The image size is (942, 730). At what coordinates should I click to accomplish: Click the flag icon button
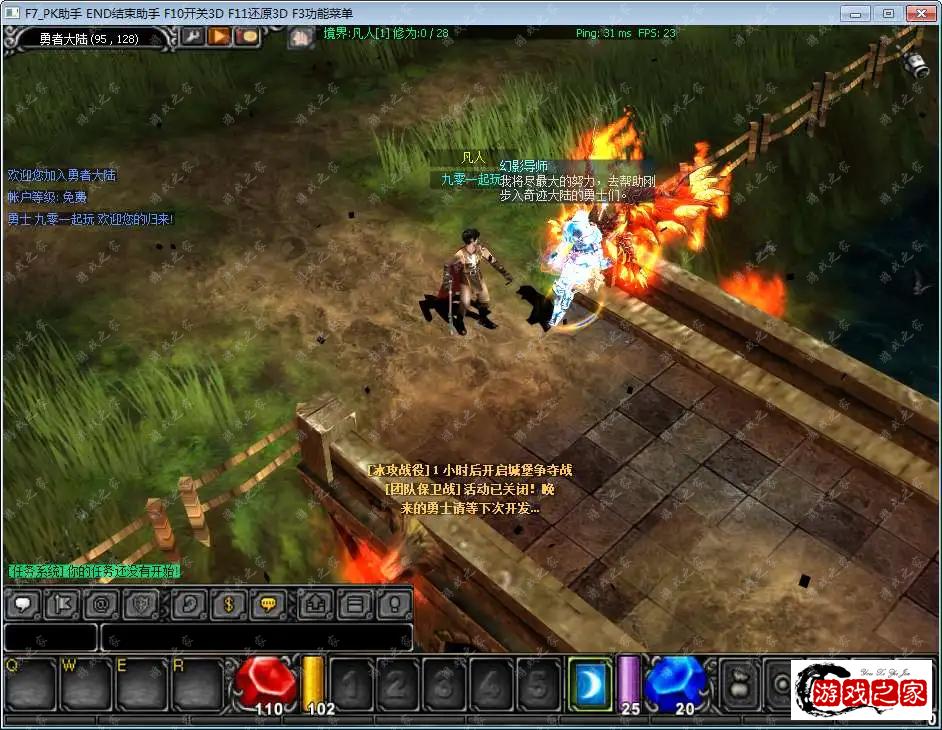[x=59, y=603]
